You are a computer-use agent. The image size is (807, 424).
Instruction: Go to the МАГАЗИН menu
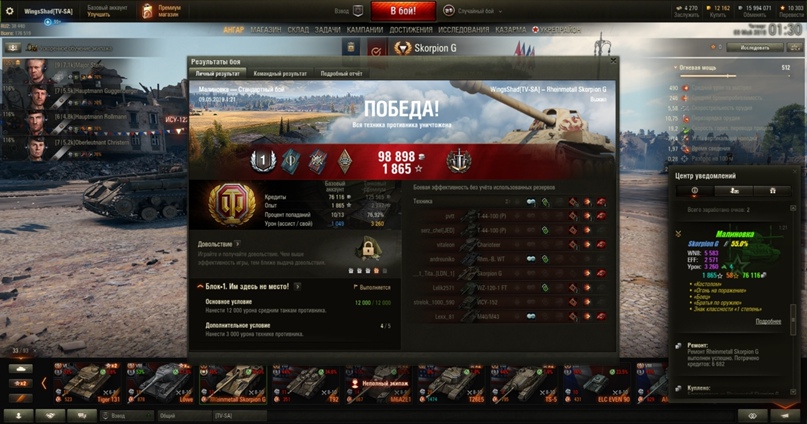coord(265,30)
